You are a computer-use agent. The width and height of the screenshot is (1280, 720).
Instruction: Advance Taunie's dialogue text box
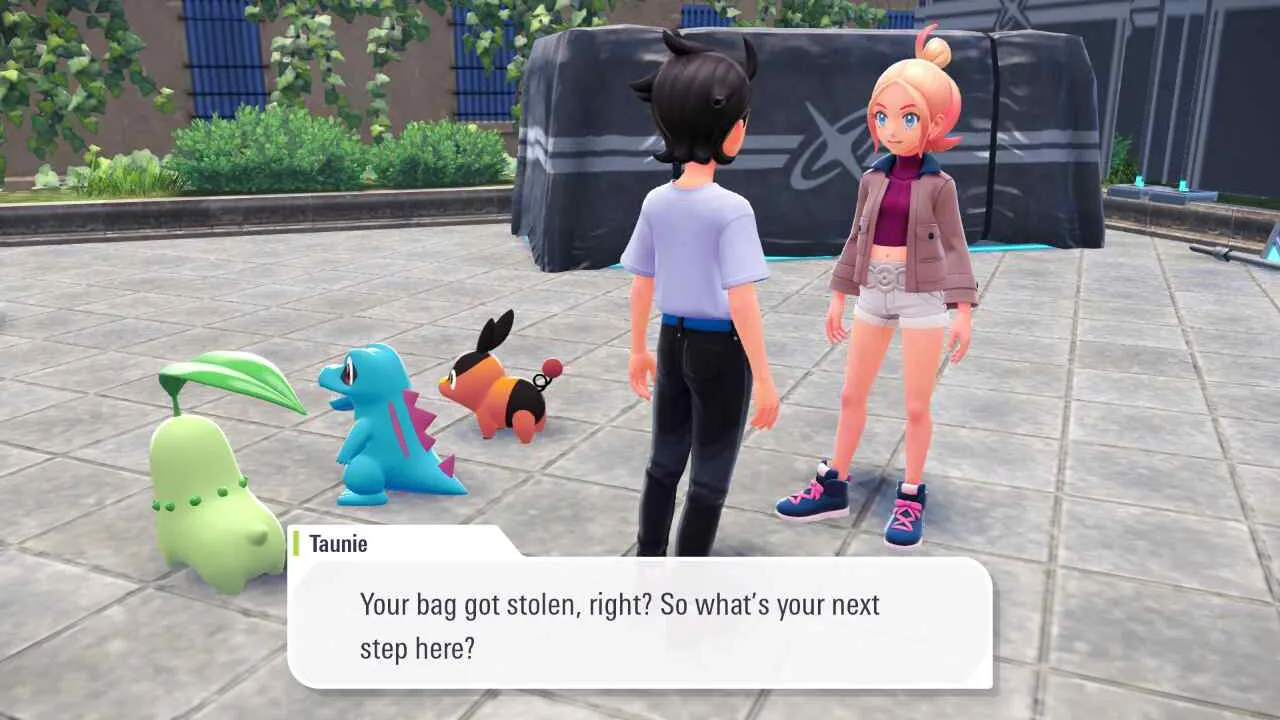click(640, 624)
